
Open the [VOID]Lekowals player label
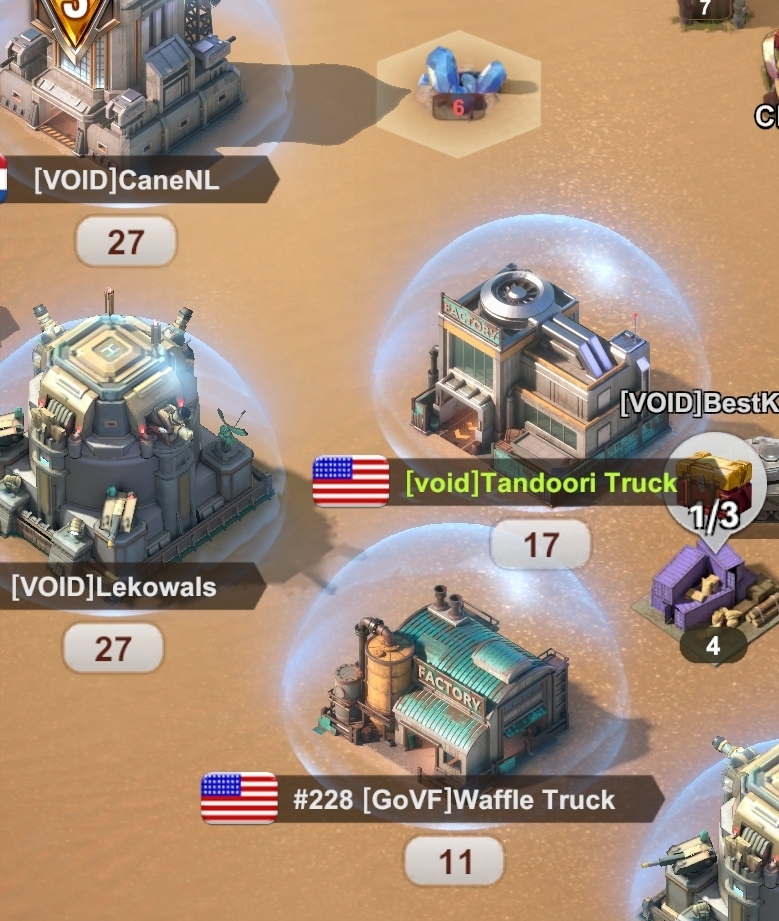(x=114, y=586)
